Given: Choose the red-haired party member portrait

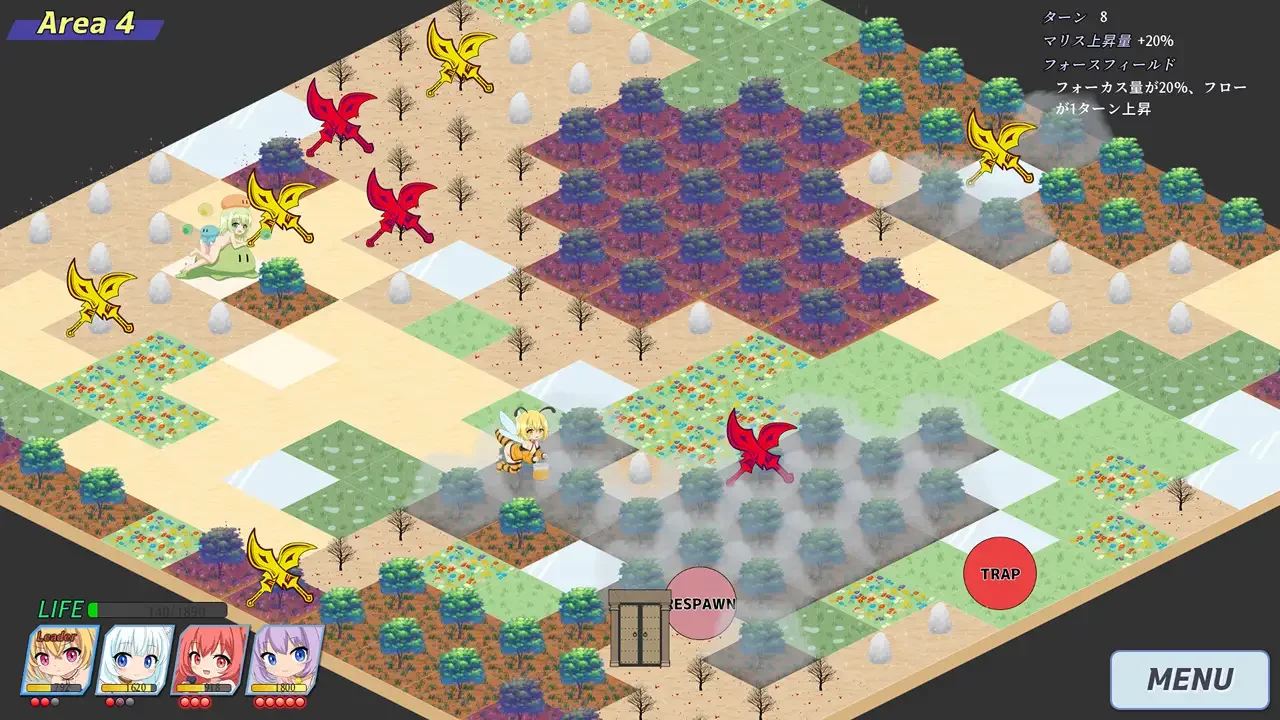Looking at the screenshot, I should click(209, 659).
